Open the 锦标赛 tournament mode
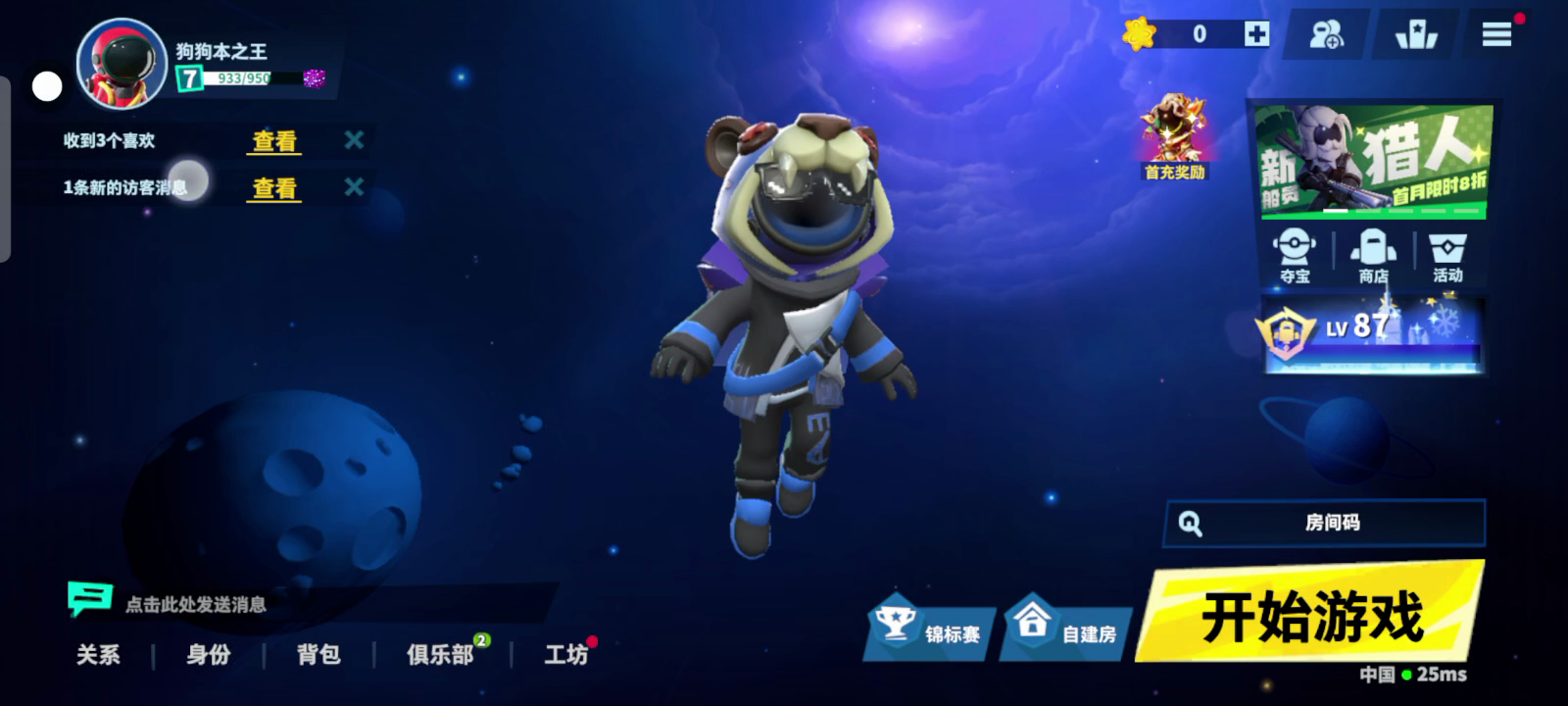Screen dimensions: 1568x706 (929, 629)
